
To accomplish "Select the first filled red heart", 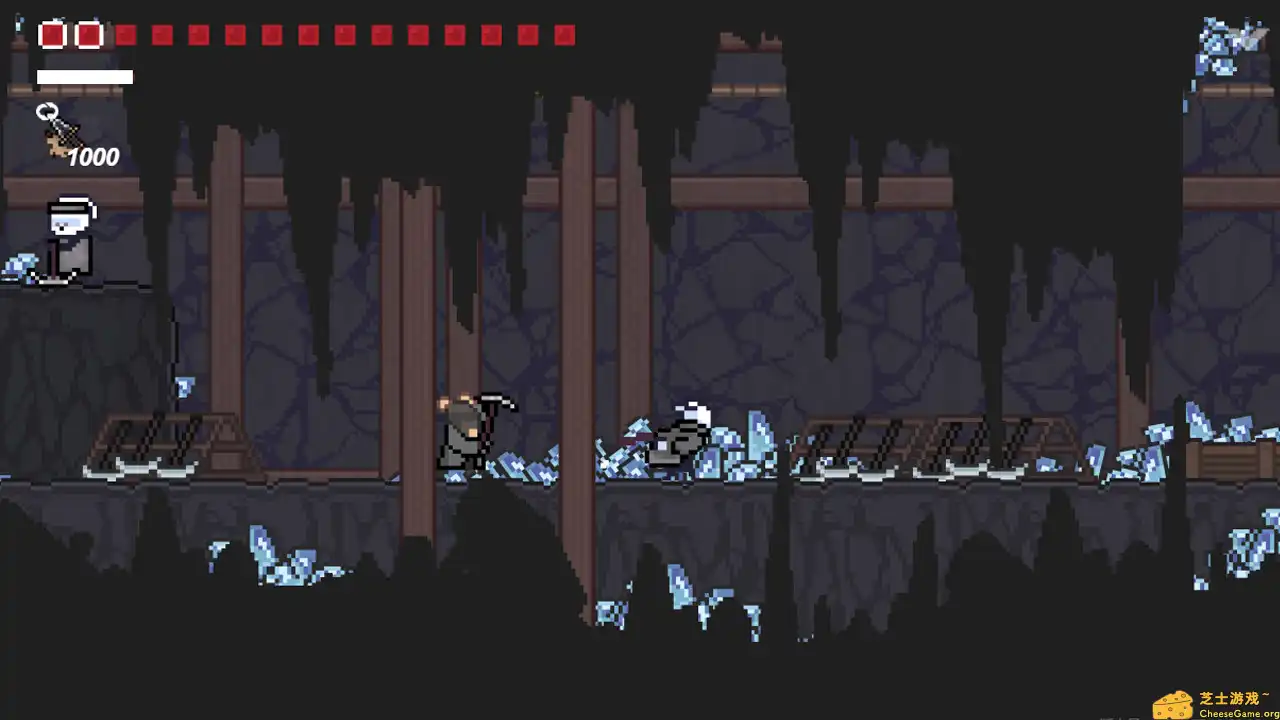I will 52,35.
